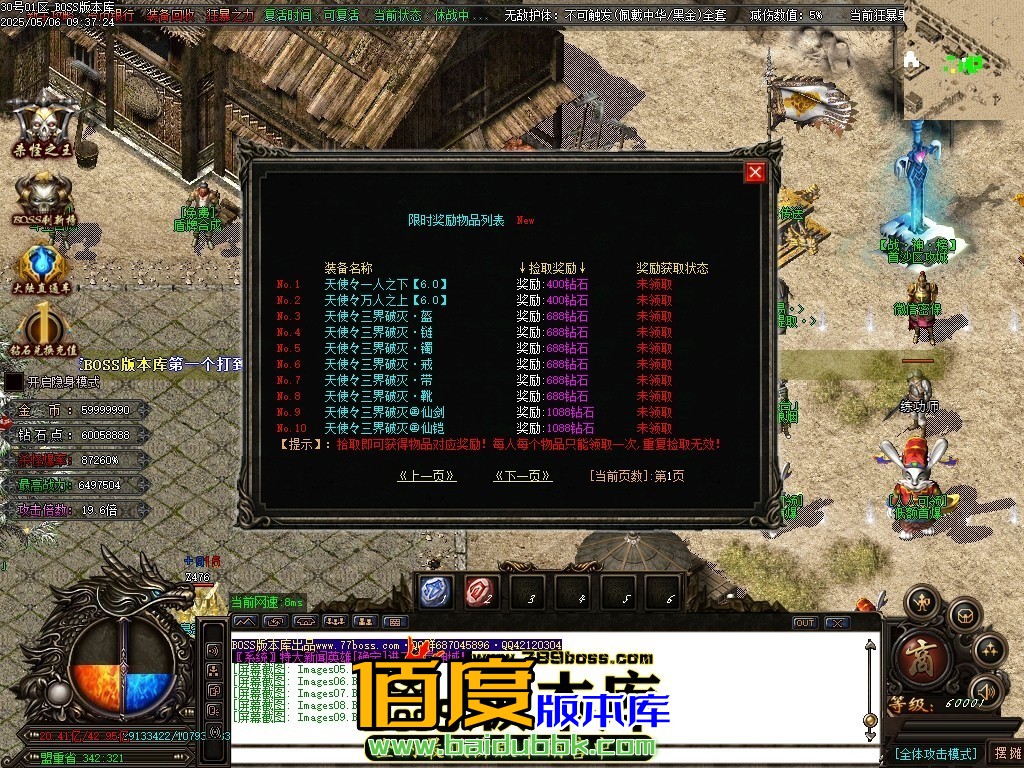
Task: Open the 狂暴之力 menu entry
Action: point(230,16)
